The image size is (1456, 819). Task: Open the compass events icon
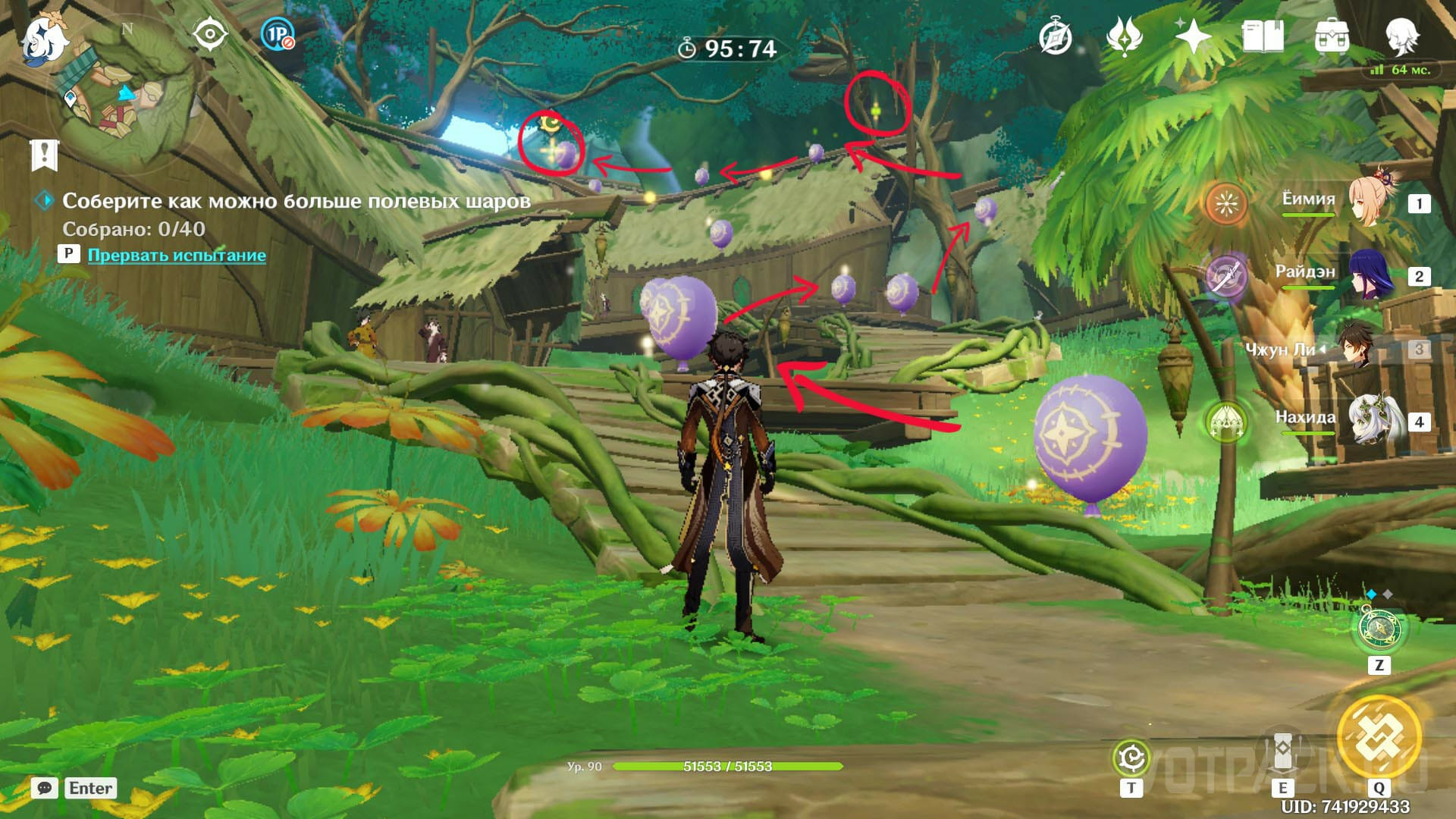click(x=1055, y=36)
